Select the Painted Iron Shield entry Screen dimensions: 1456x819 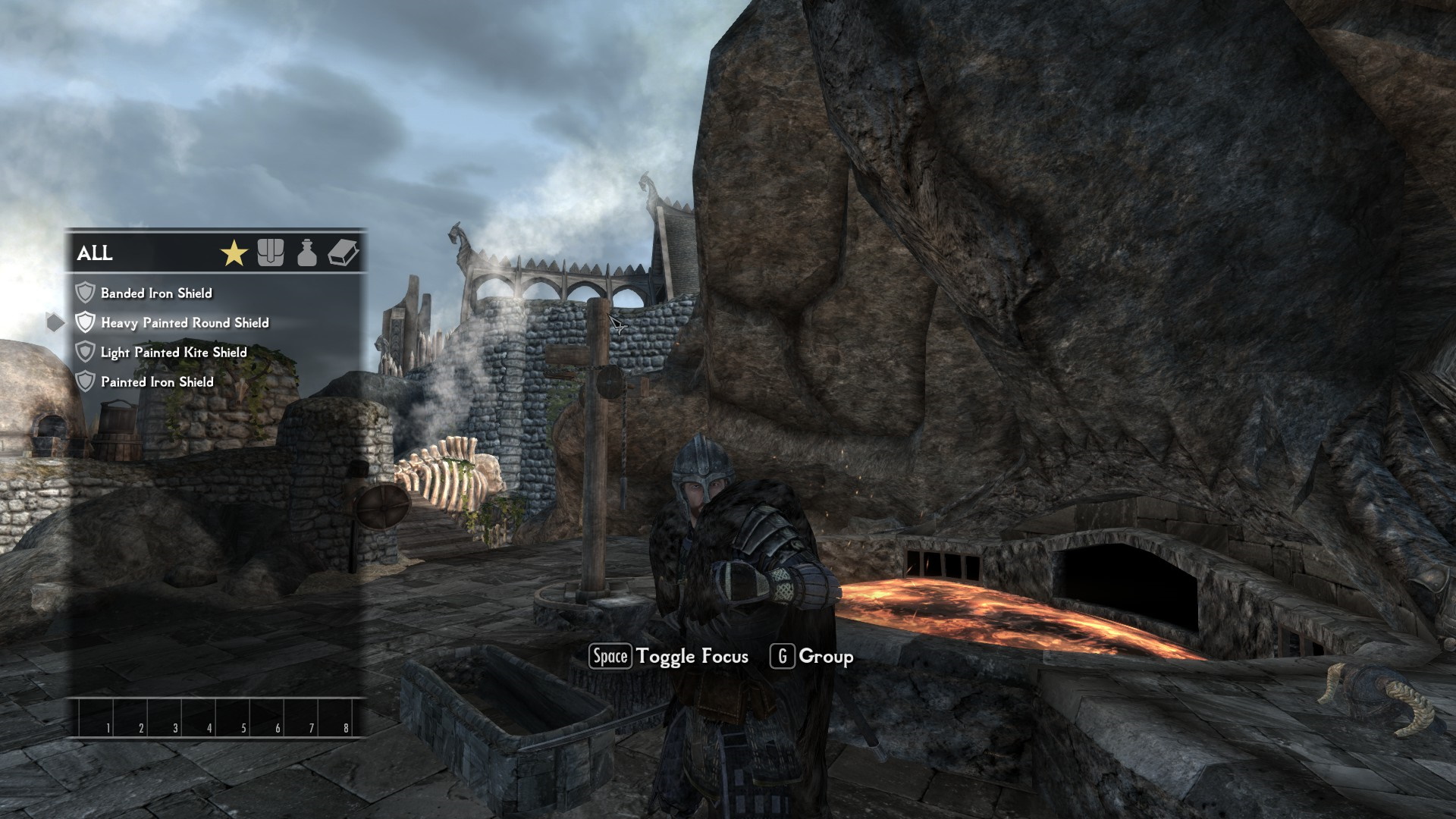tap(157, 382)
